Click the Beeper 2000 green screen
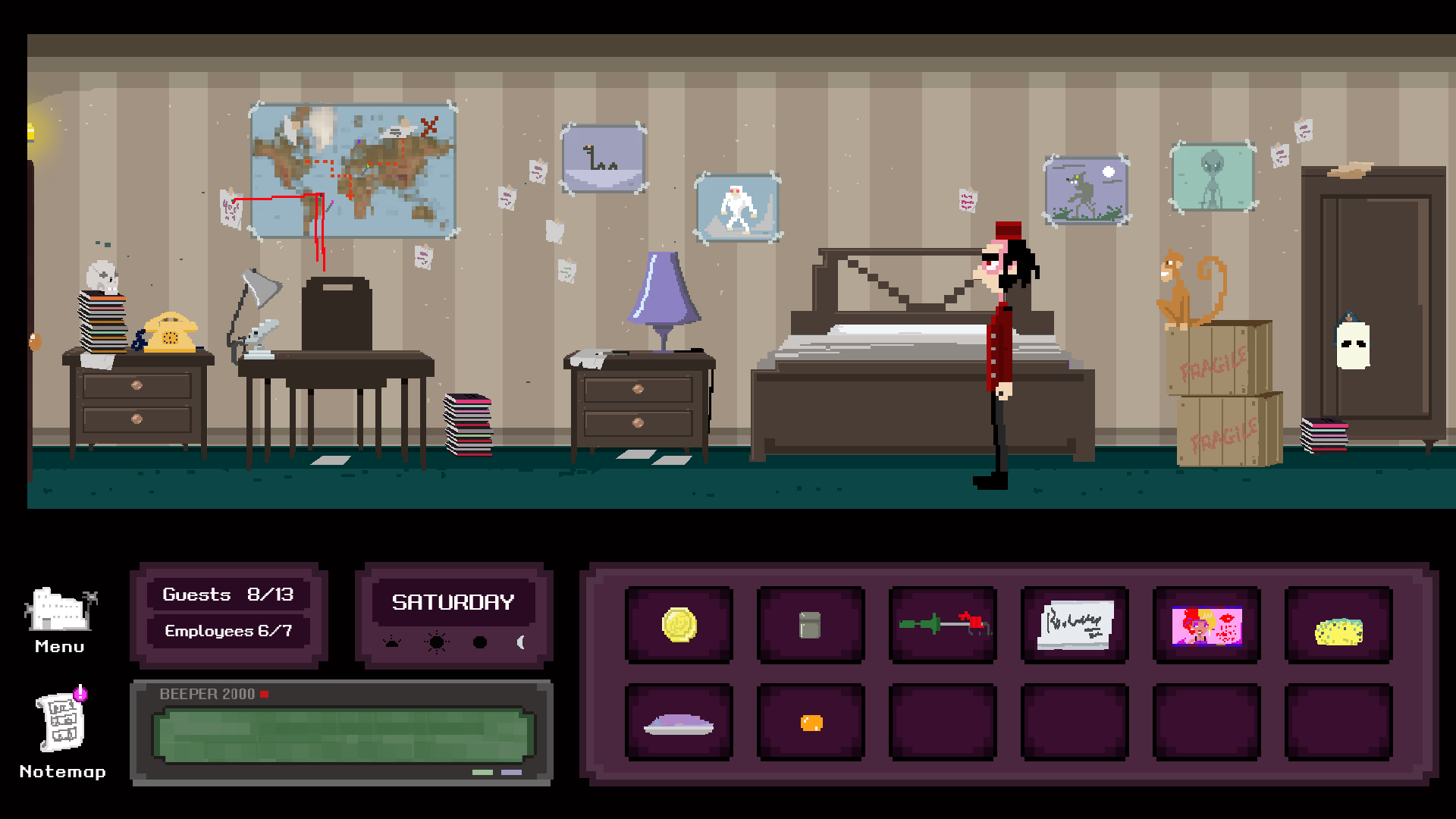1456x819 pixels. (343, 735)
